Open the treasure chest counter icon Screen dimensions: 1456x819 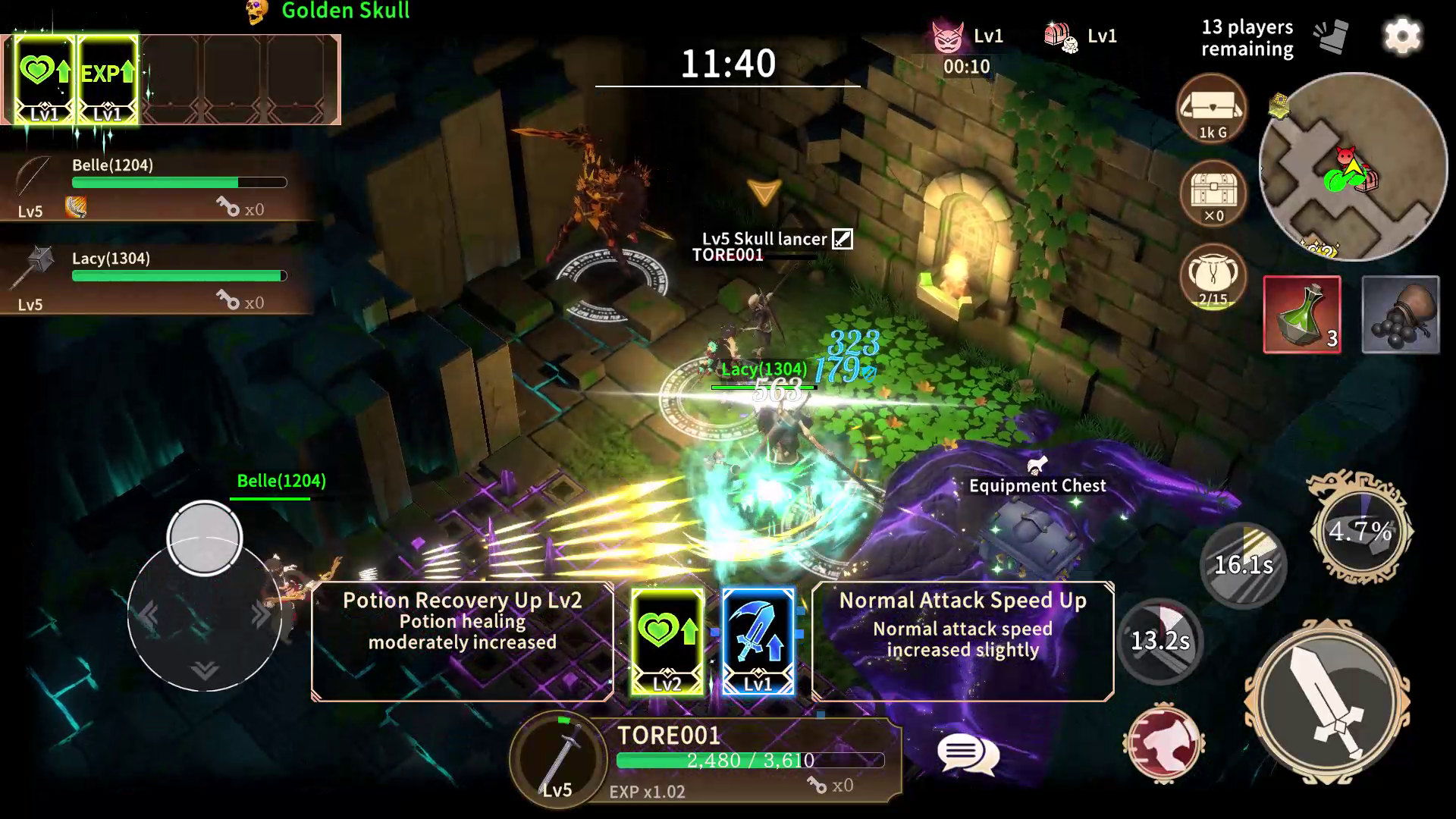(1212, 196)
